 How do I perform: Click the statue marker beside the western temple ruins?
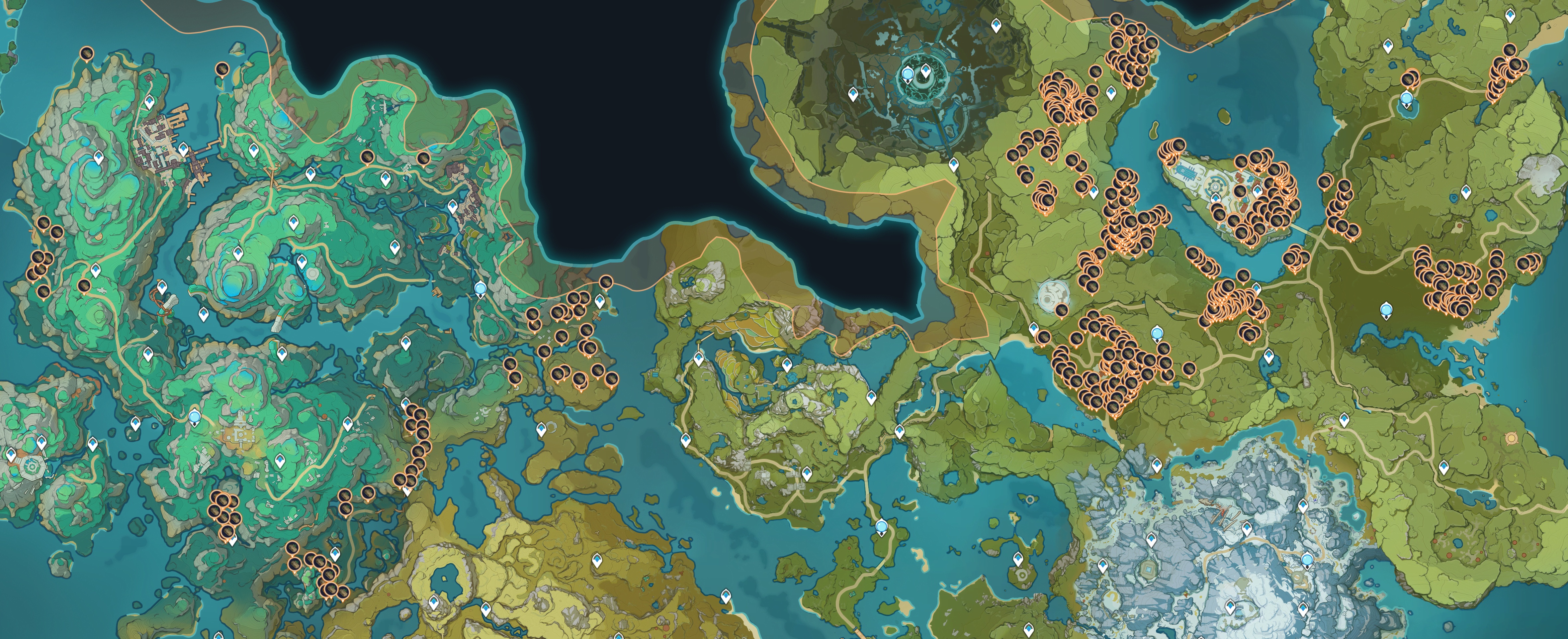click(195, 417)
